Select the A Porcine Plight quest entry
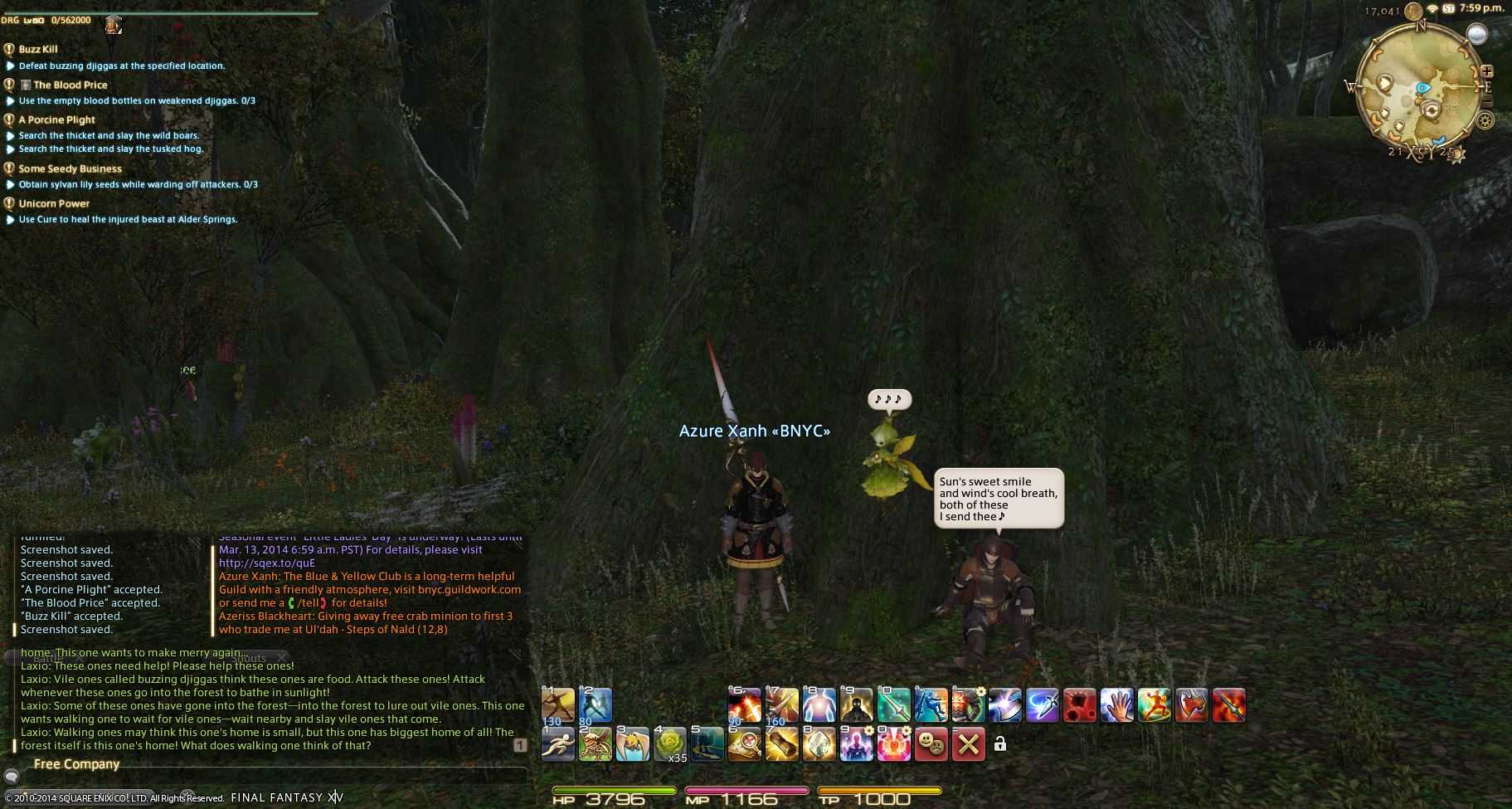The width and height of the screenshot is (1512, 809). [56, 119]
